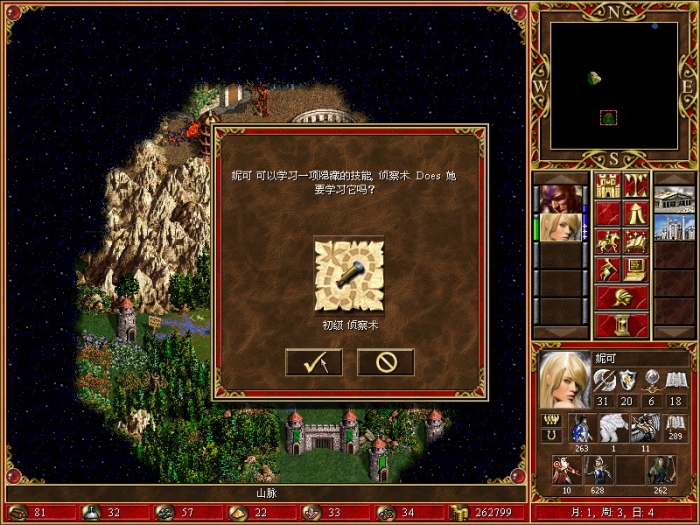
Task: Select the purple-masked hero portrait
Action: pos(559,198)
